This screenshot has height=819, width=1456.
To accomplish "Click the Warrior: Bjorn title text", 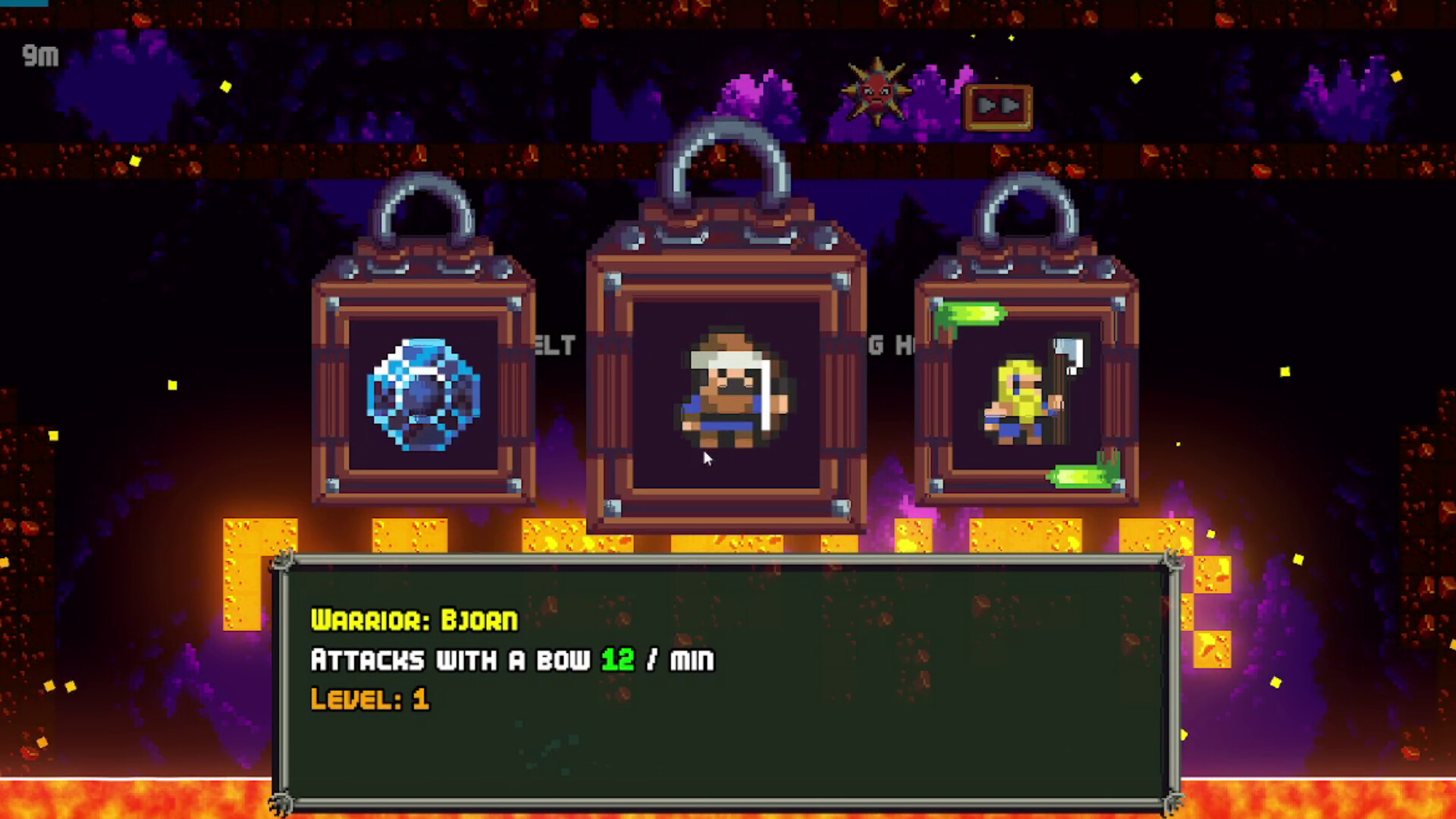I will click(x=413, y=620).
